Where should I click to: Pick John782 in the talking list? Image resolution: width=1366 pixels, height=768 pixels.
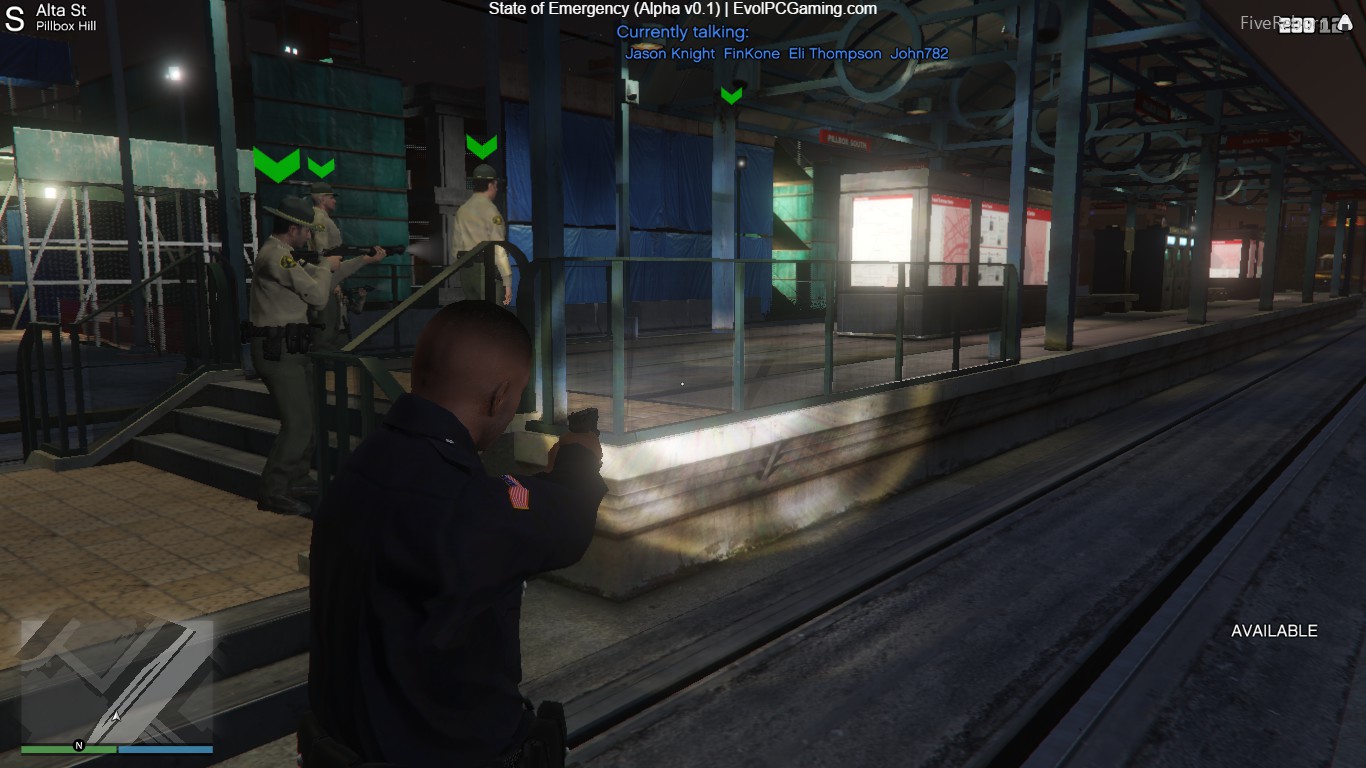click(919, 54)
